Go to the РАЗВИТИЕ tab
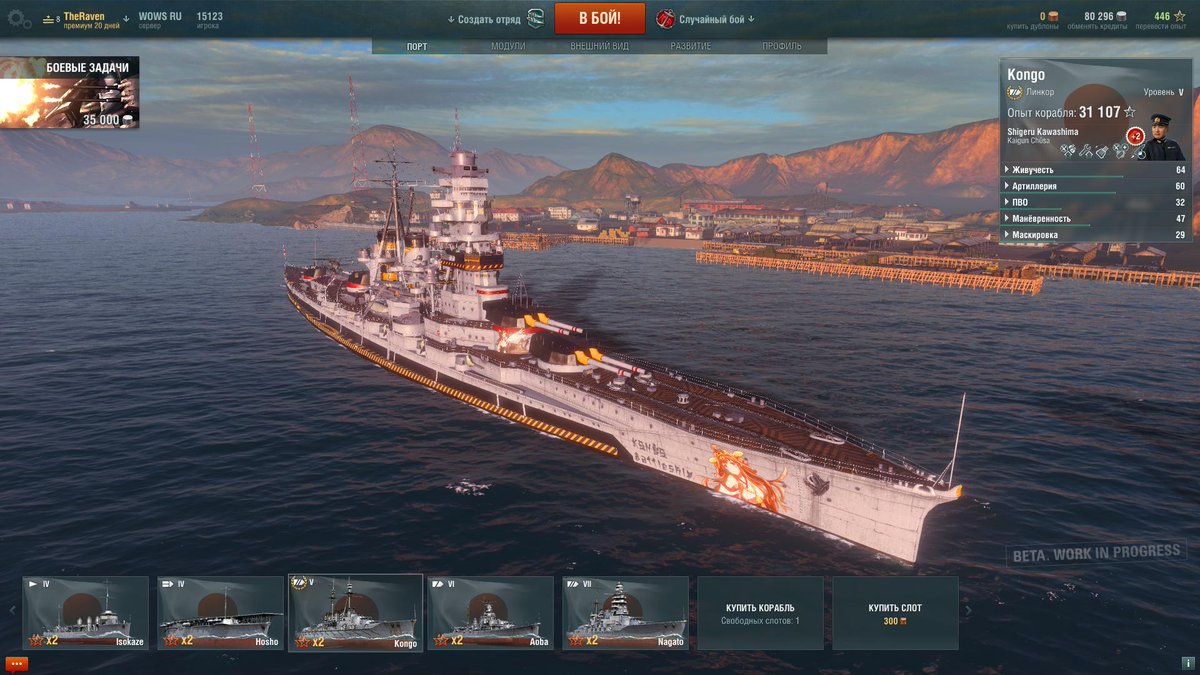Image resolution: width=1200 pixels, height=675 pixels. coord(691,46)
